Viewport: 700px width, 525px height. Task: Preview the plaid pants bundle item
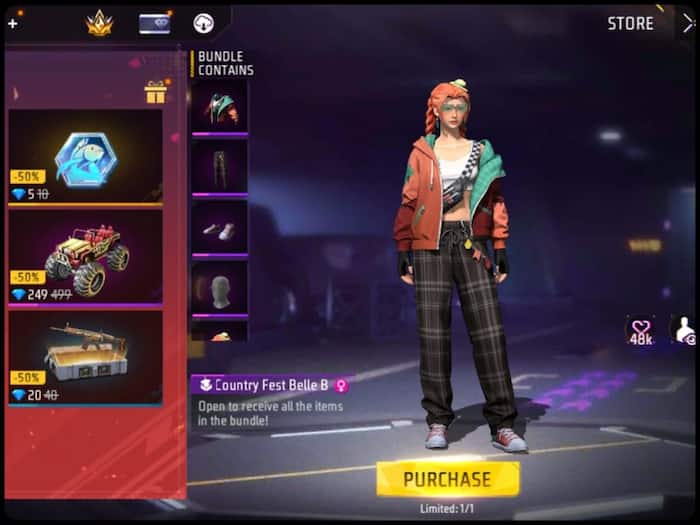tap(219, 165)
